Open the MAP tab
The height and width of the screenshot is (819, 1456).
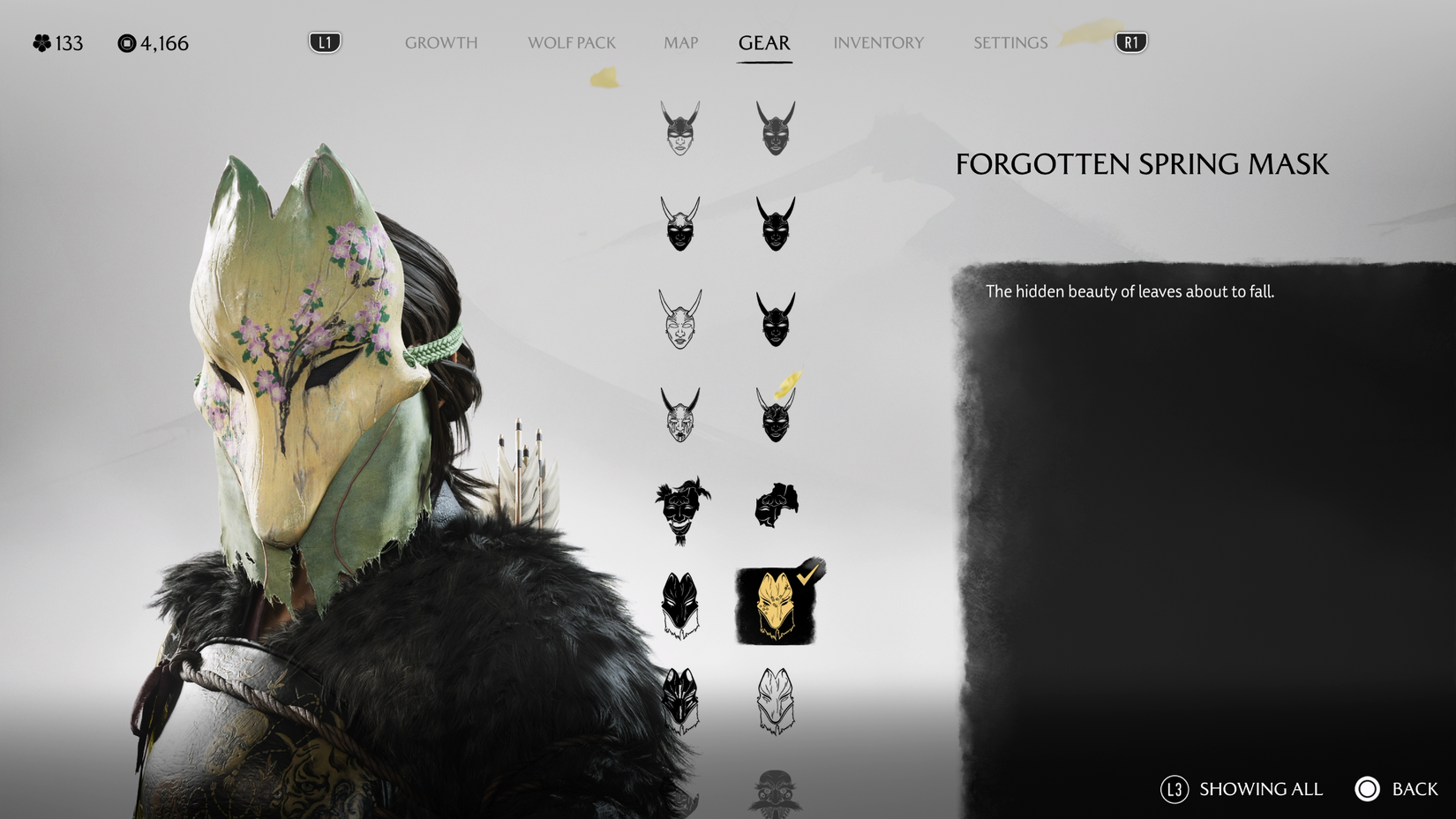[x=679, y=42]
